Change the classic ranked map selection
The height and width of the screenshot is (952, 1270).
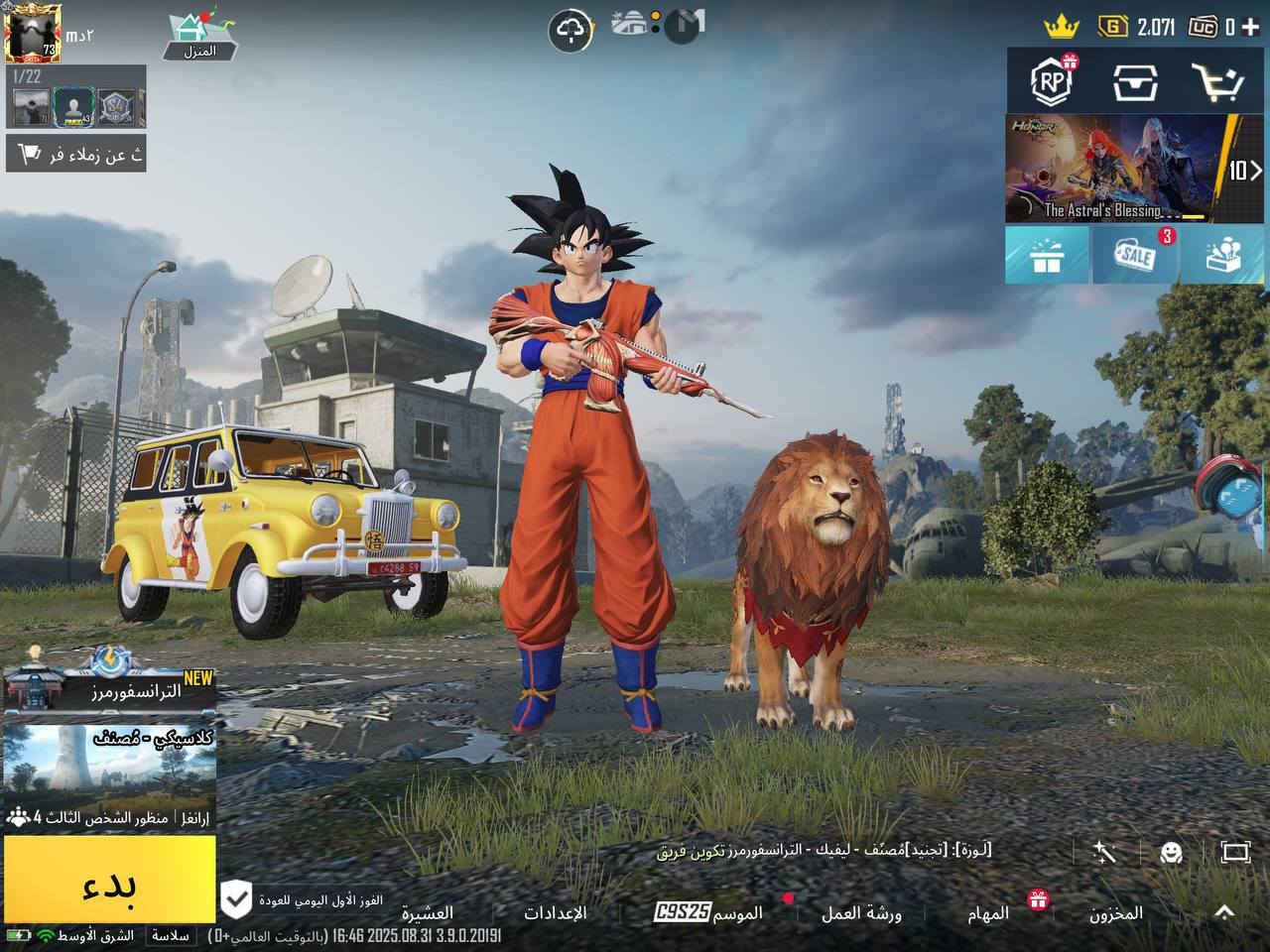[x=109, y=764]
